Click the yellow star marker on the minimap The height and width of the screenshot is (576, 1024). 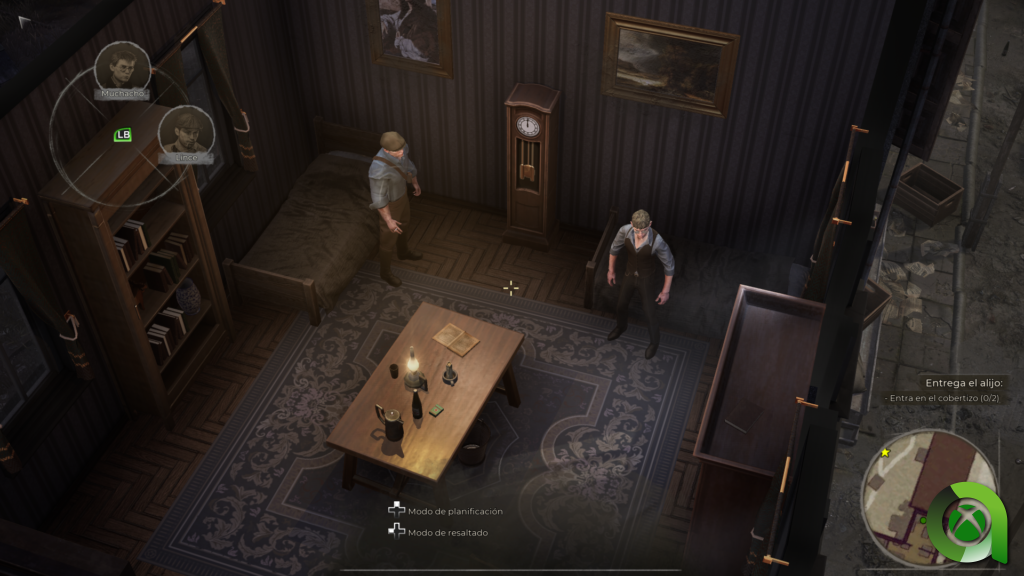tap(885, 453)
